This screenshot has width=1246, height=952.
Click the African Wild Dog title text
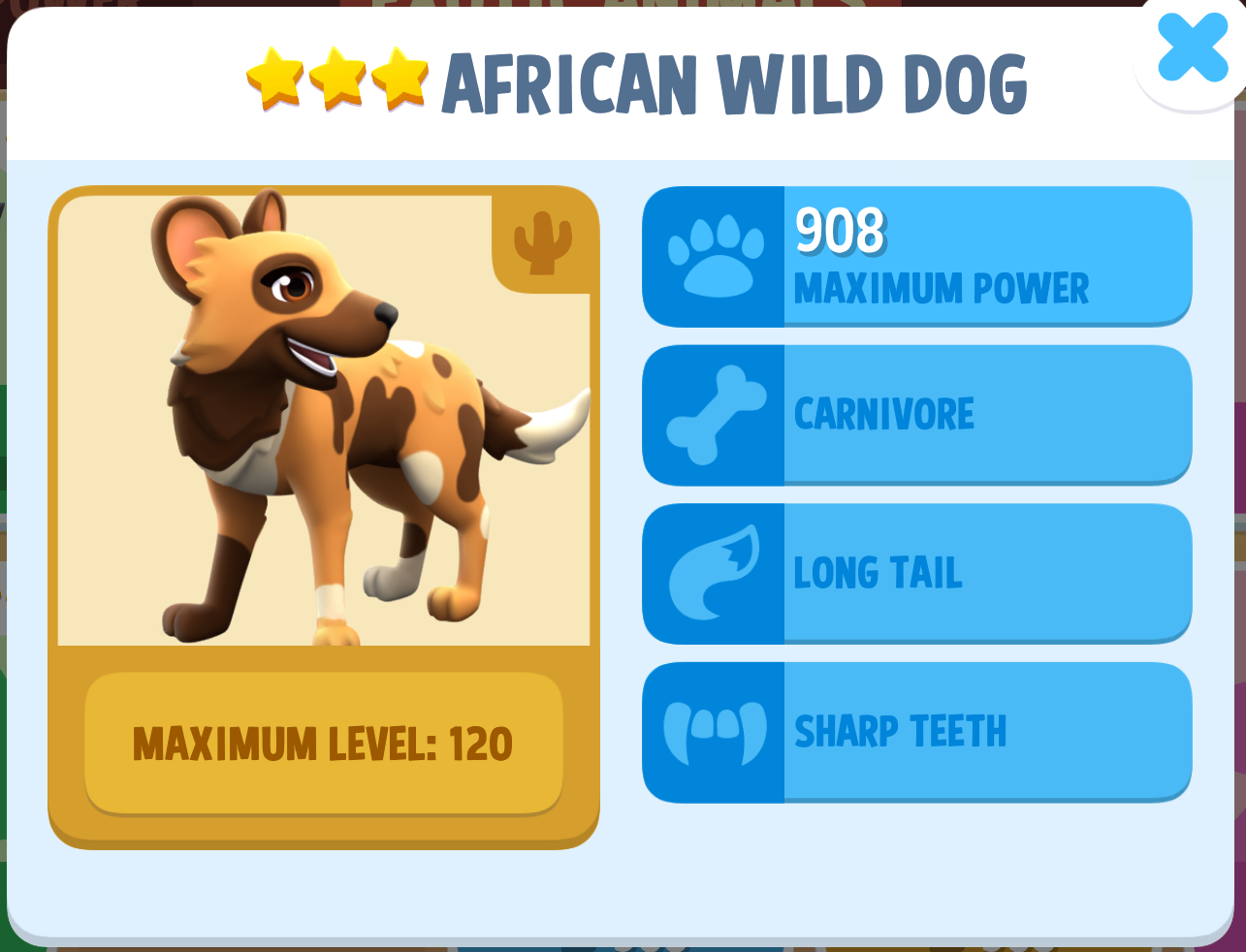click(x=734, y=83)
